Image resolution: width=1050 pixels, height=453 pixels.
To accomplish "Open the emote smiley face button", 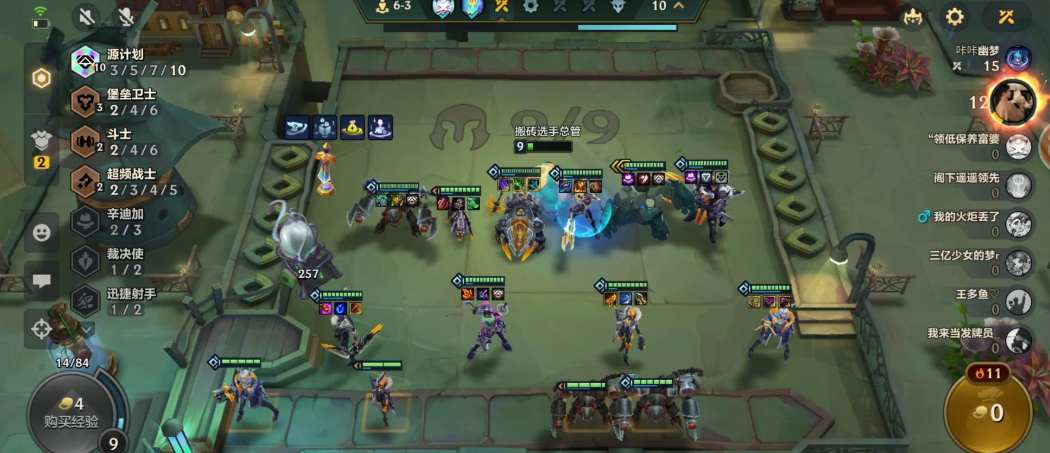I will (x=42, y=232).
